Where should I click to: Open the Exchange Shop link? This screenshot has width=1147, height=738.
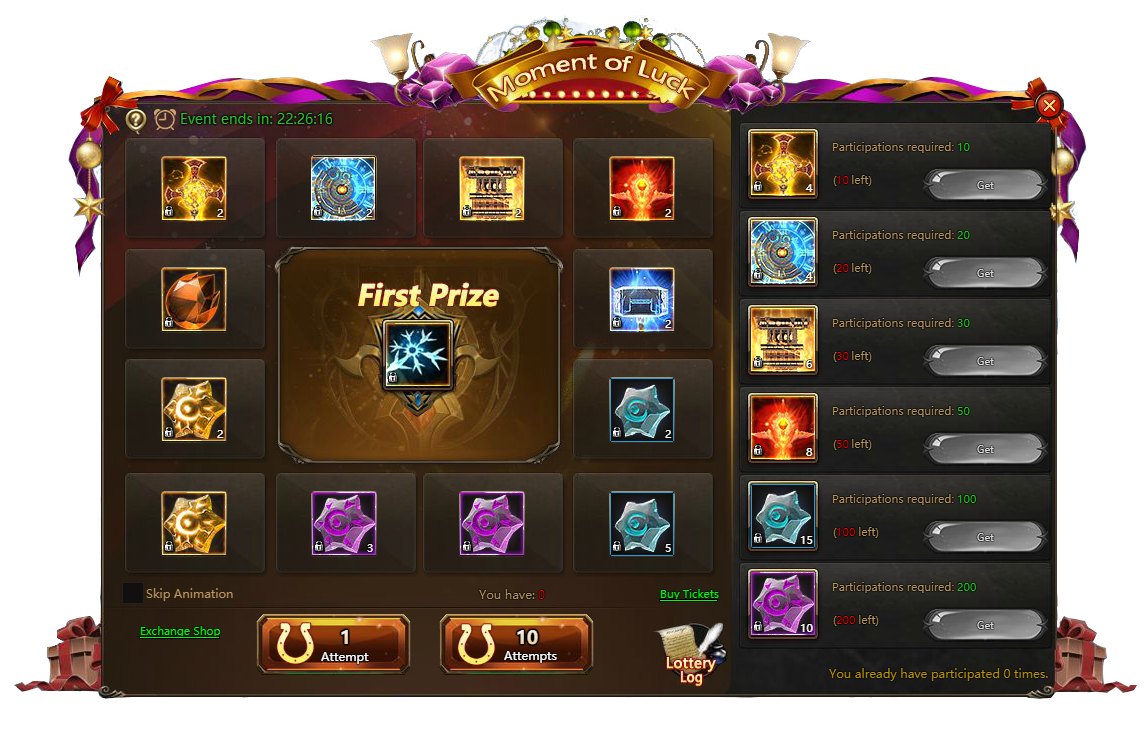tap(180, 631)
